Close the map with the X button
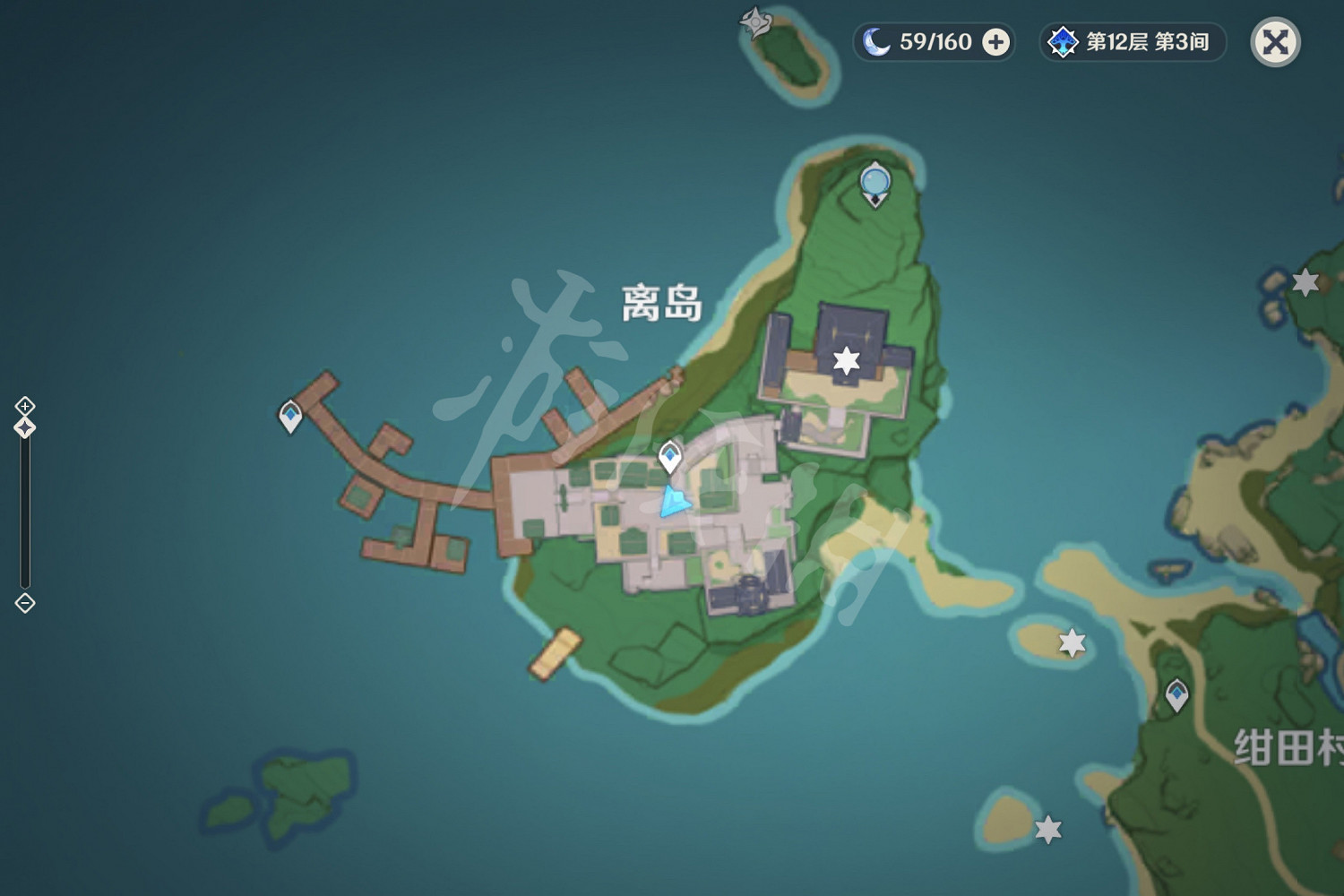Viewport: 1344px width, 896px height. (x=1274, y=41)
